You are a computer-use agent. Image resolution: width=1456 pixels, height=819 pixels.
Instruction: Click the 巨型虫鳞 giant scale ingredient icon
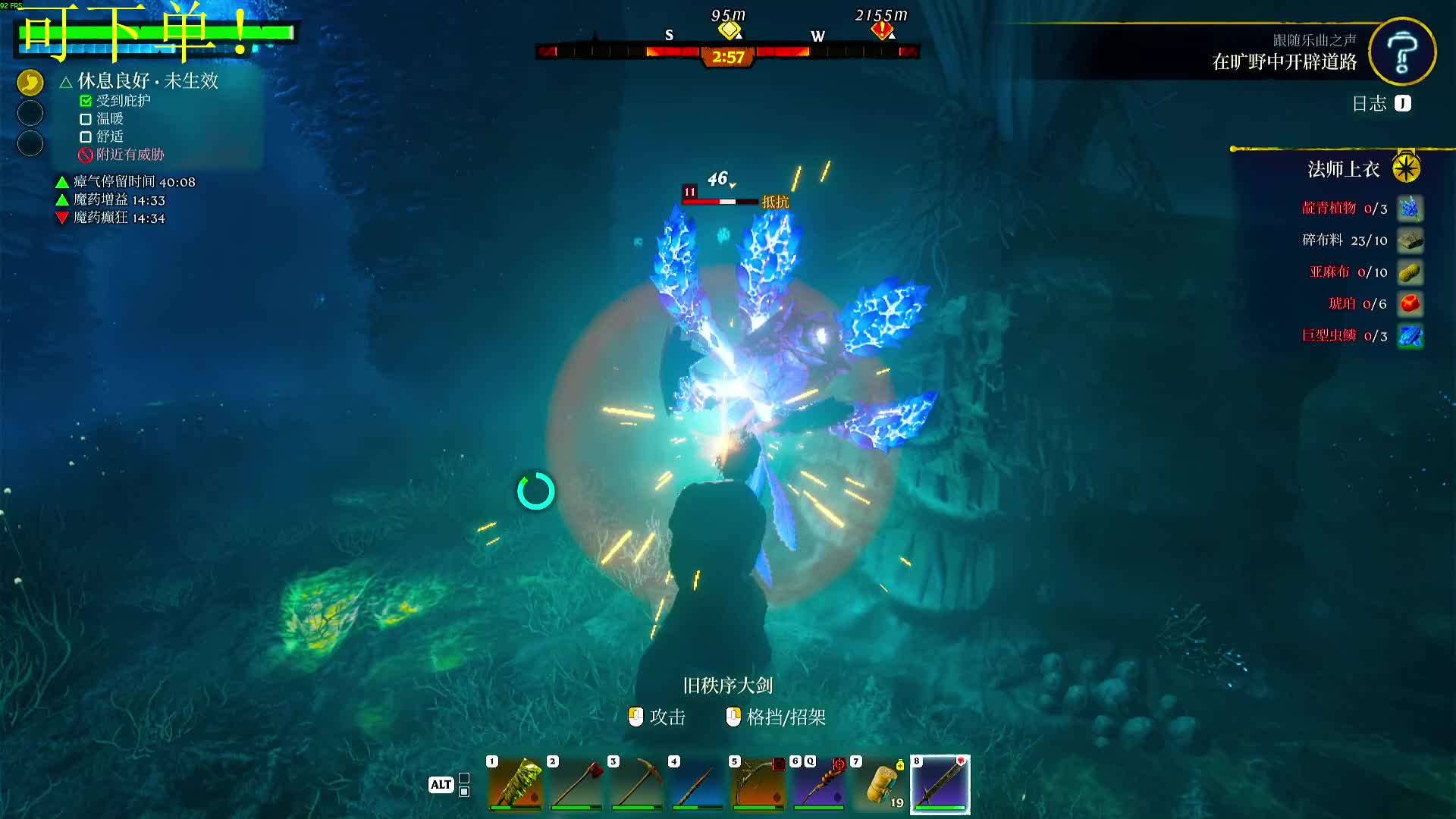click(x=1410, y=336)
